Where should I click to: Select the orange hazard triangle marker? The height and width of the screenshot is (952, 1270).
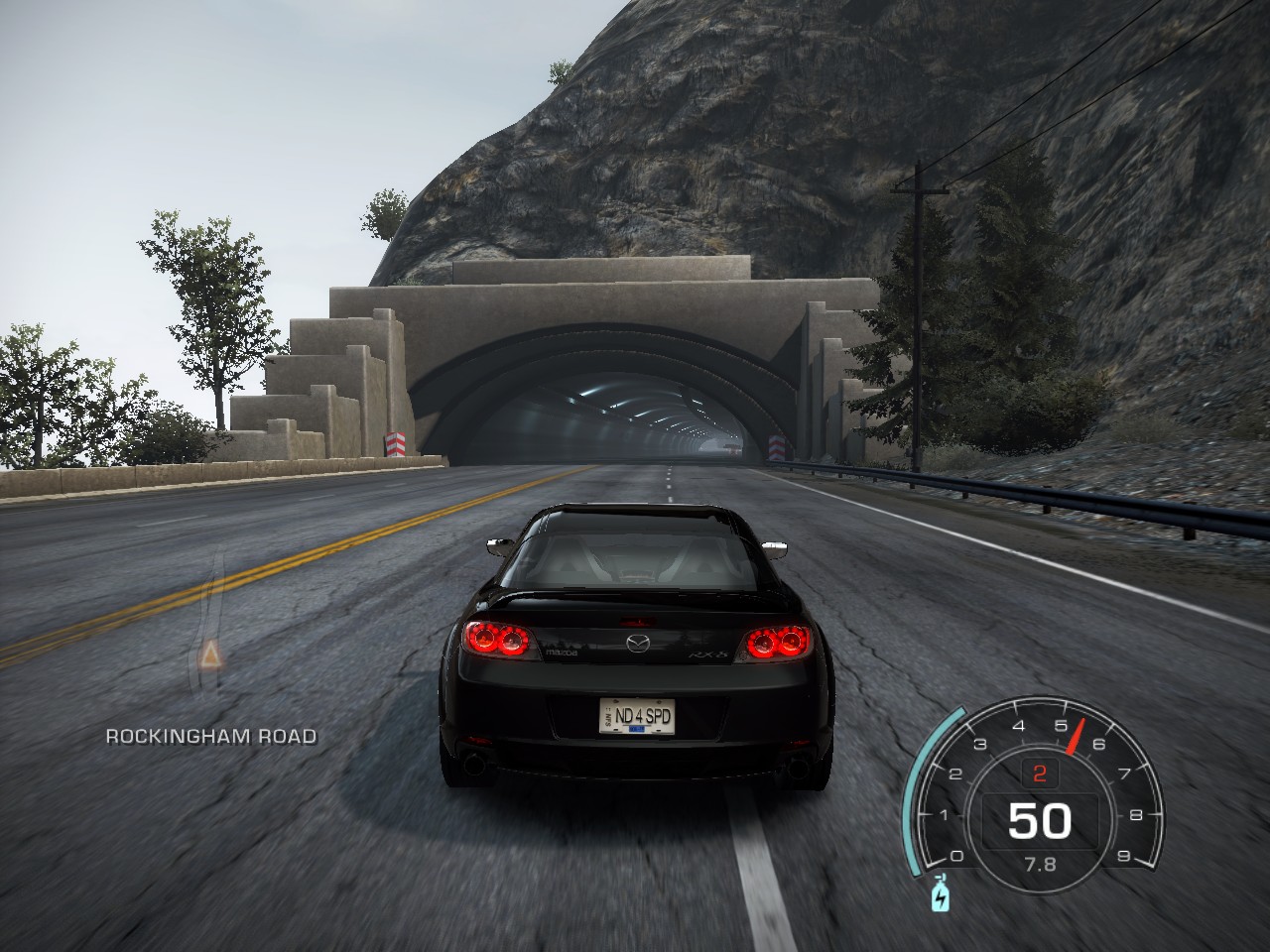coord(211,655)
